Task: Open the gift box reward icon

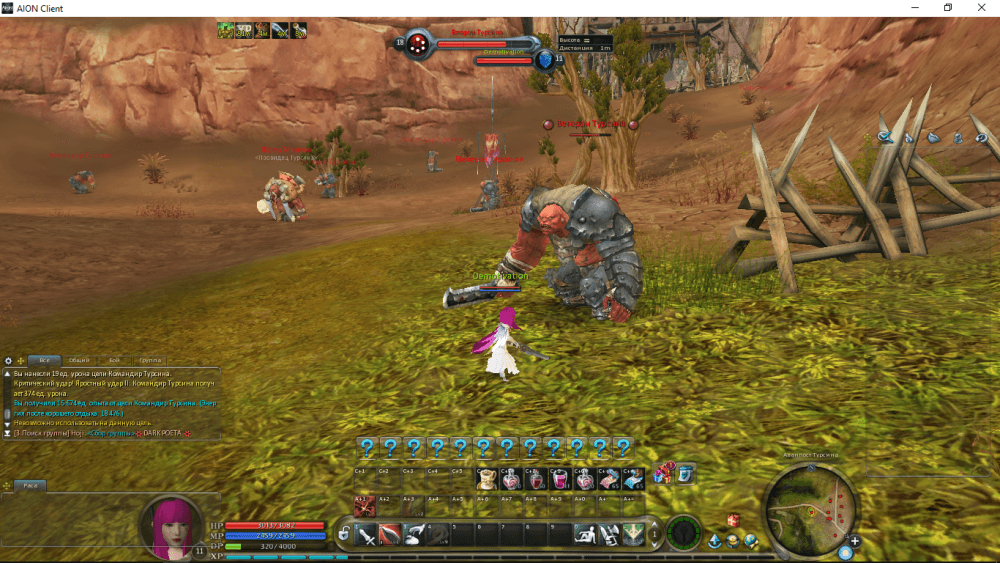Action: (663, 473)
